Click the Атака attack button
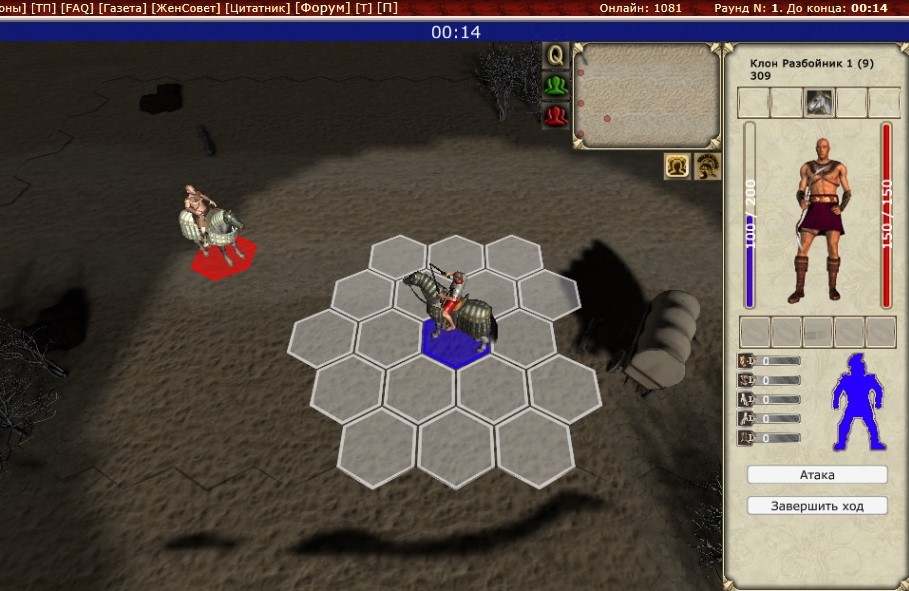 point(816,475)
